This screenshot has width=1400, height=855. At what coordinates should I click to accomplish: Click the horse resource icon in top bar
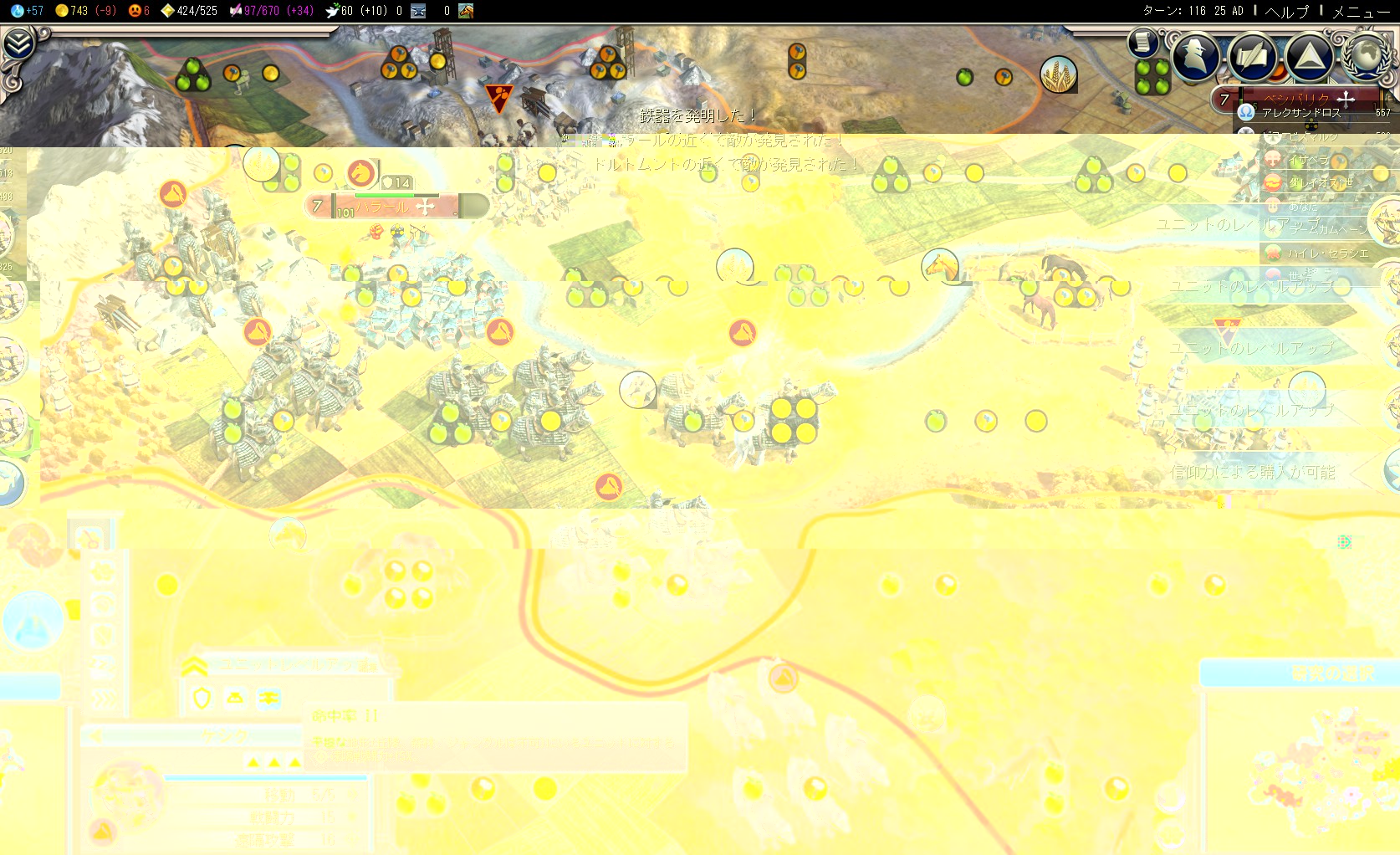(466, 11)
